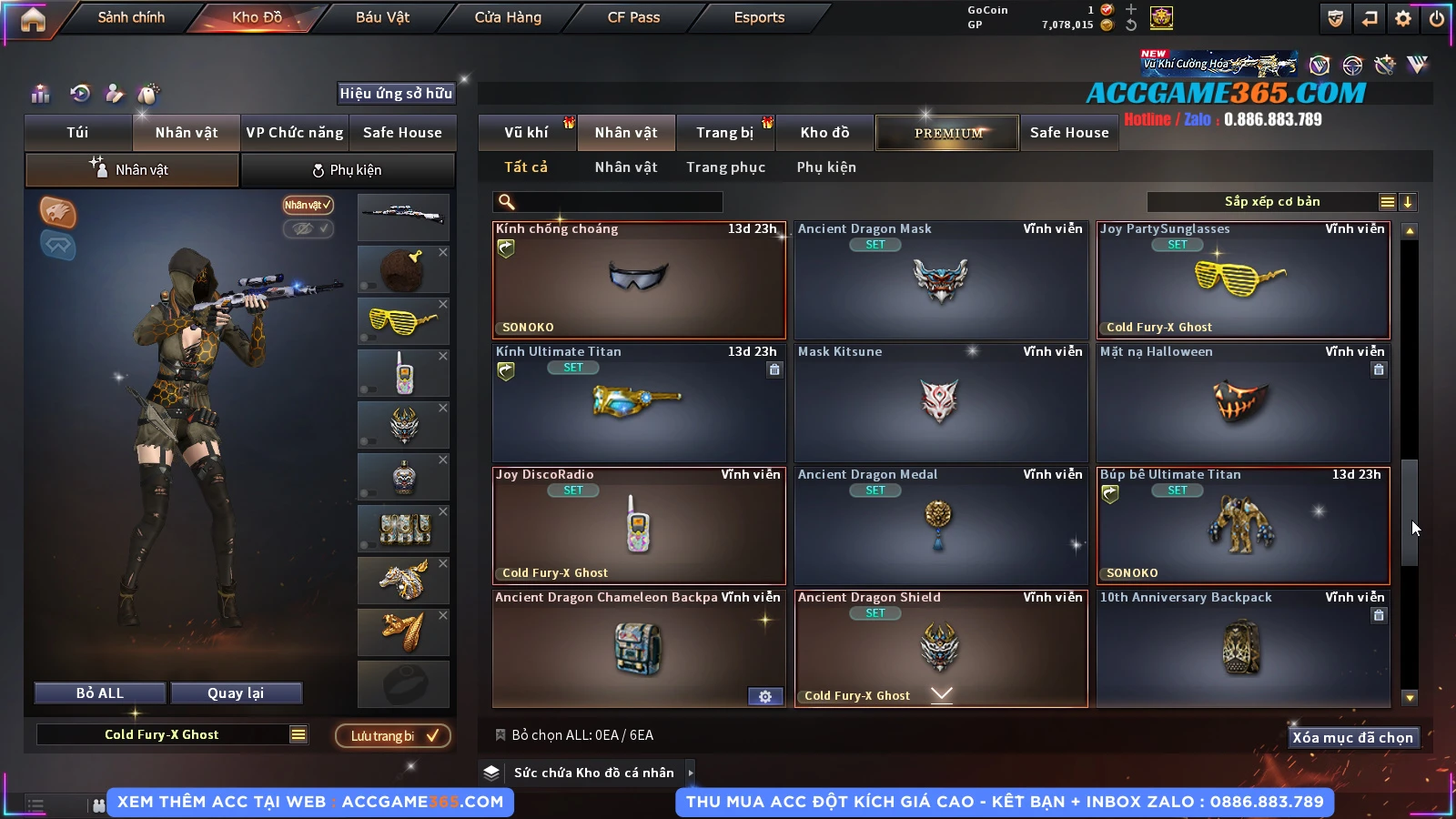Click the Bỏ ALL button
This screenshot has width=1456, height=819.
tap(100, 693)
